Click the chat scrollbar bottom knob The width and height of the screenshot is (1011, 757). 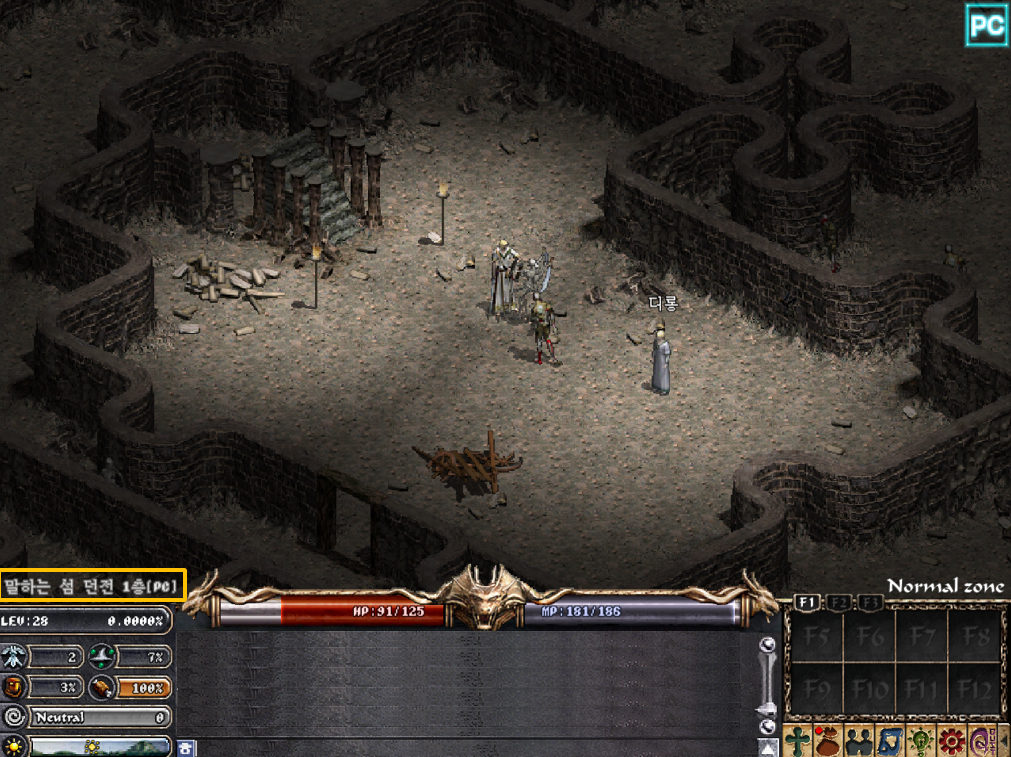point(767,727)
